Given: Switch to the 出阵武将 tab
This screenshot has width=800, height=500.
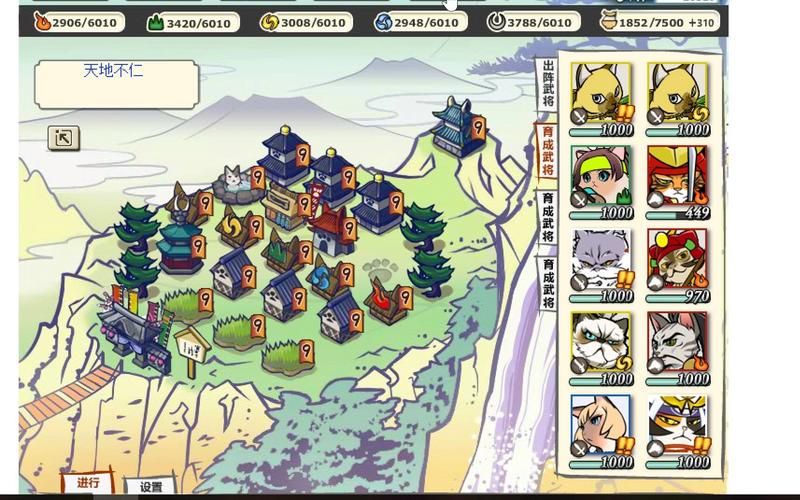Looking at the screenshot, I should coord(548,83).
